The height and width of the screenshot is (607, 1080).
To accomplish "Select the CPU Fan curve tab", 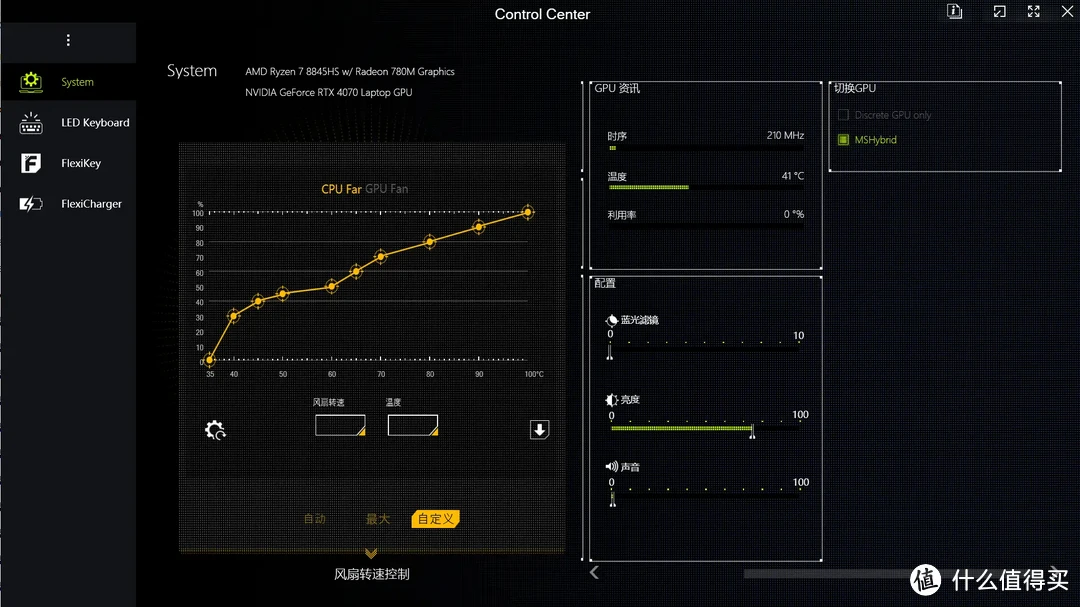I will pyautogui.click(x=341, y=189).
